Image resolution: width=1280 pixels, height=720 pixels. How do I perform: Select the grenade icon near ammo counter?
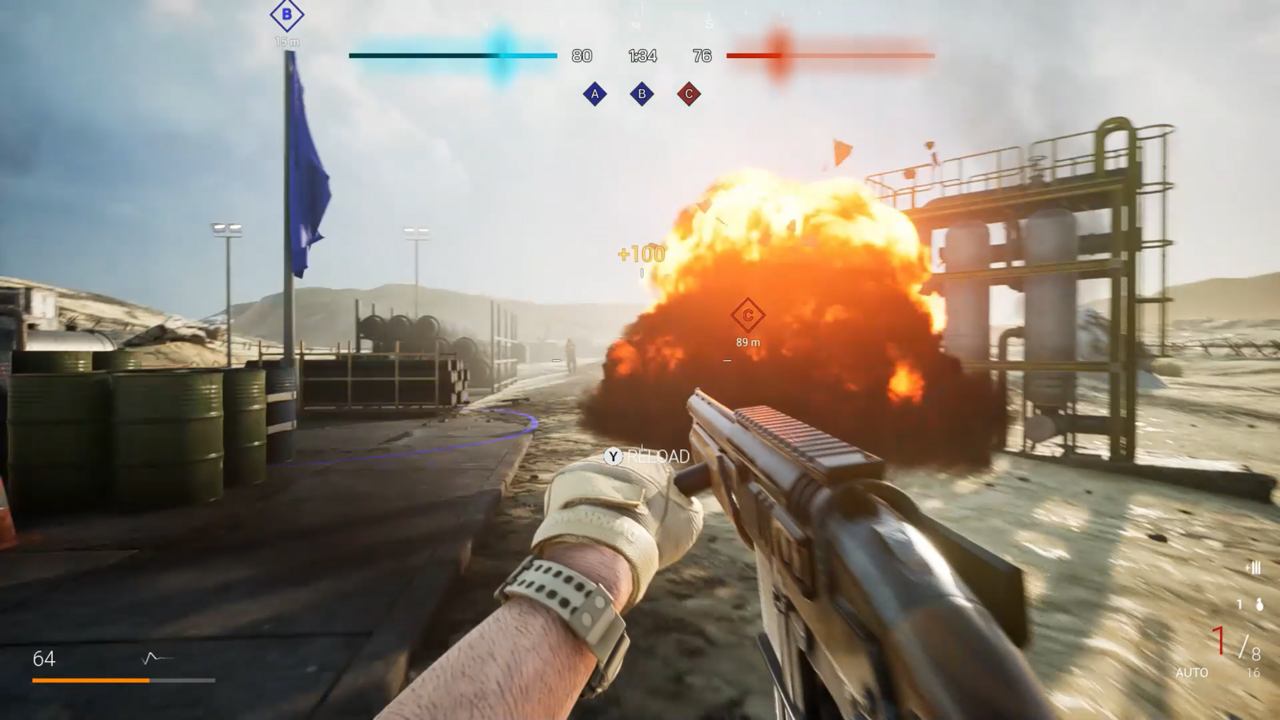(1259, 606)
